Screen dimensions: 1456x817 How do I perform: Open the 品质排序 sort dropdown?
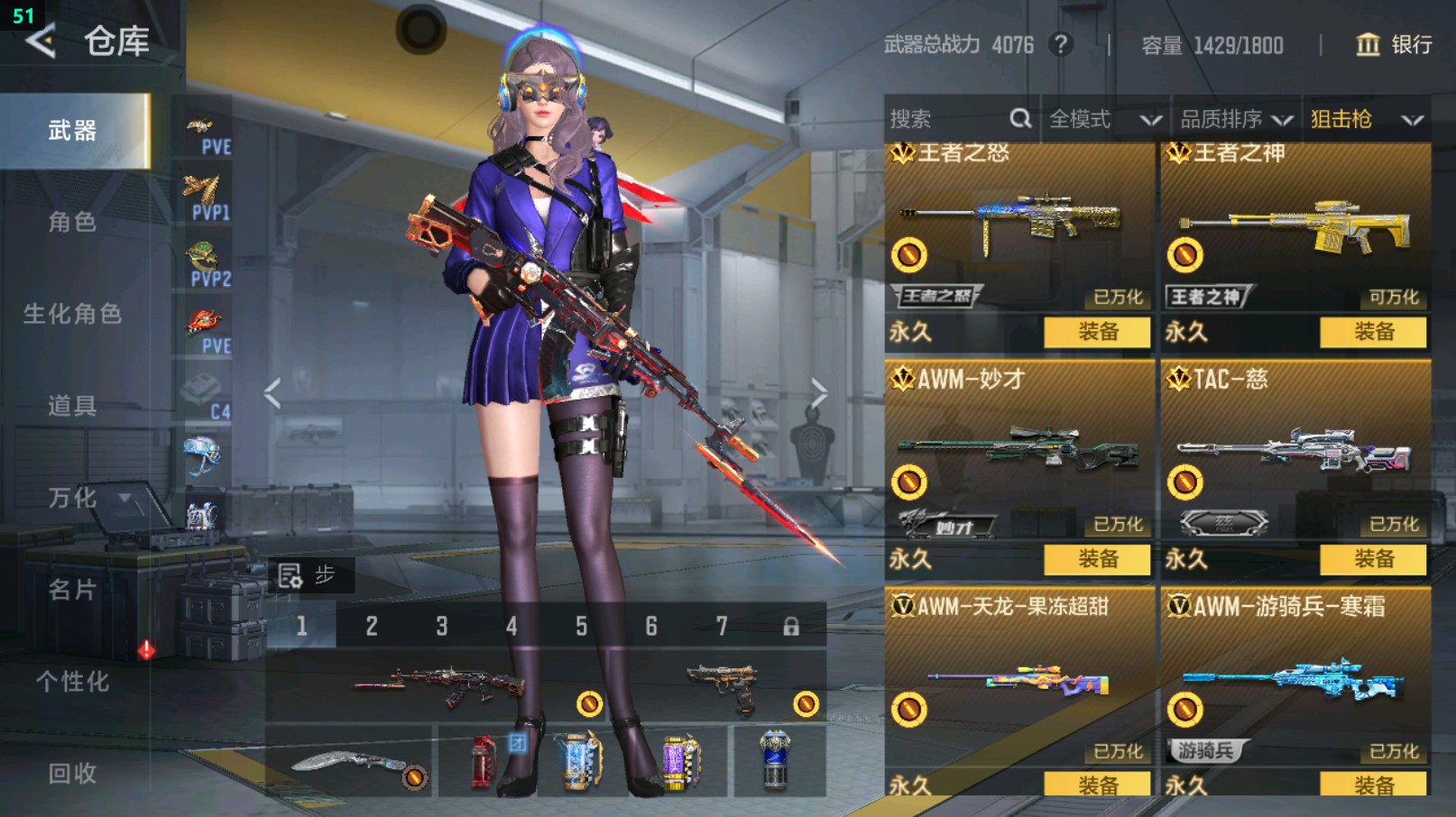point(1235,119)
